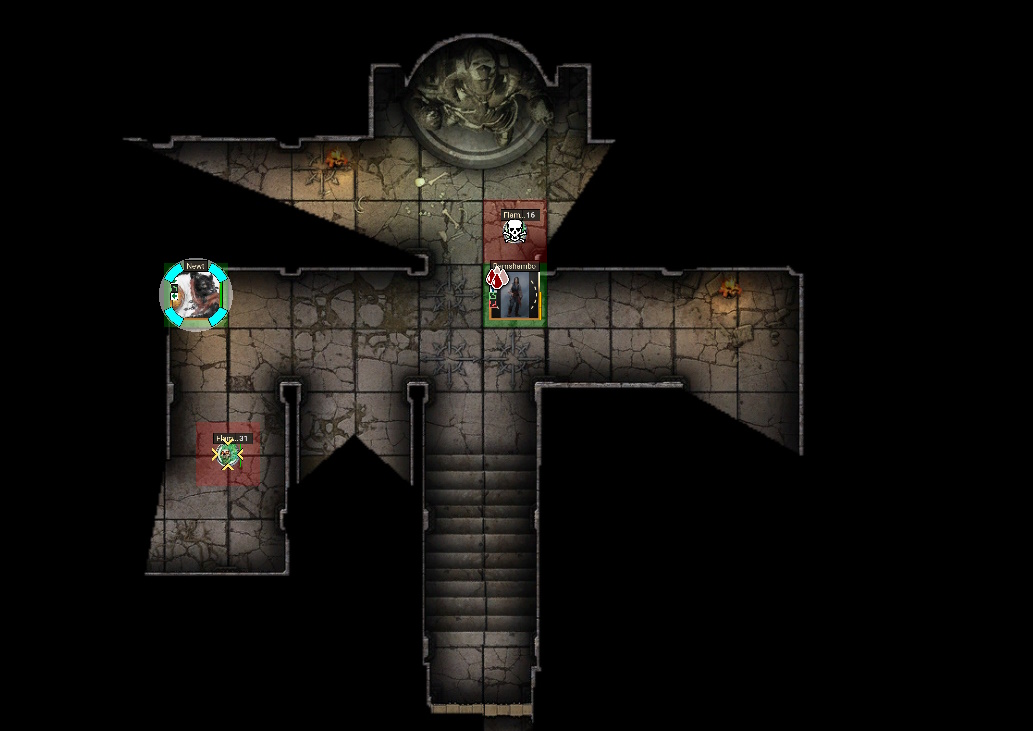This screenshot has height=731, width=1033.
Task: Select the standing human character token
Action: coord(516,296)
